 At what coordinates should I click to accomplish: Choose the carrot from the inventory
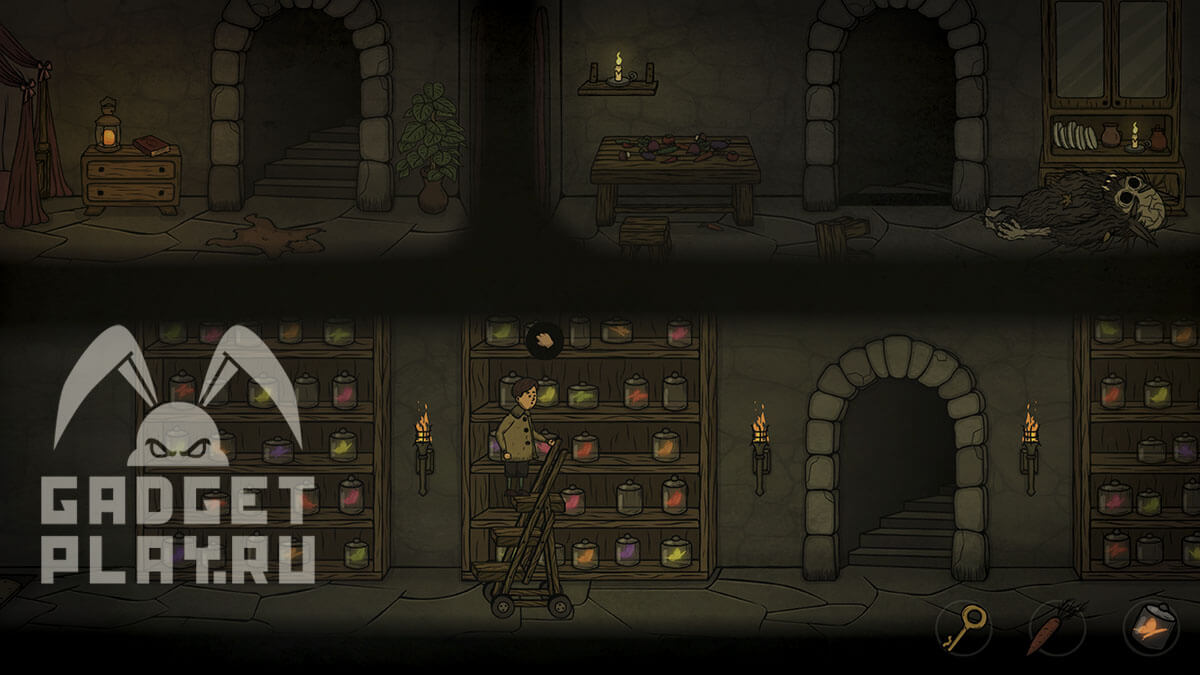1055,627
